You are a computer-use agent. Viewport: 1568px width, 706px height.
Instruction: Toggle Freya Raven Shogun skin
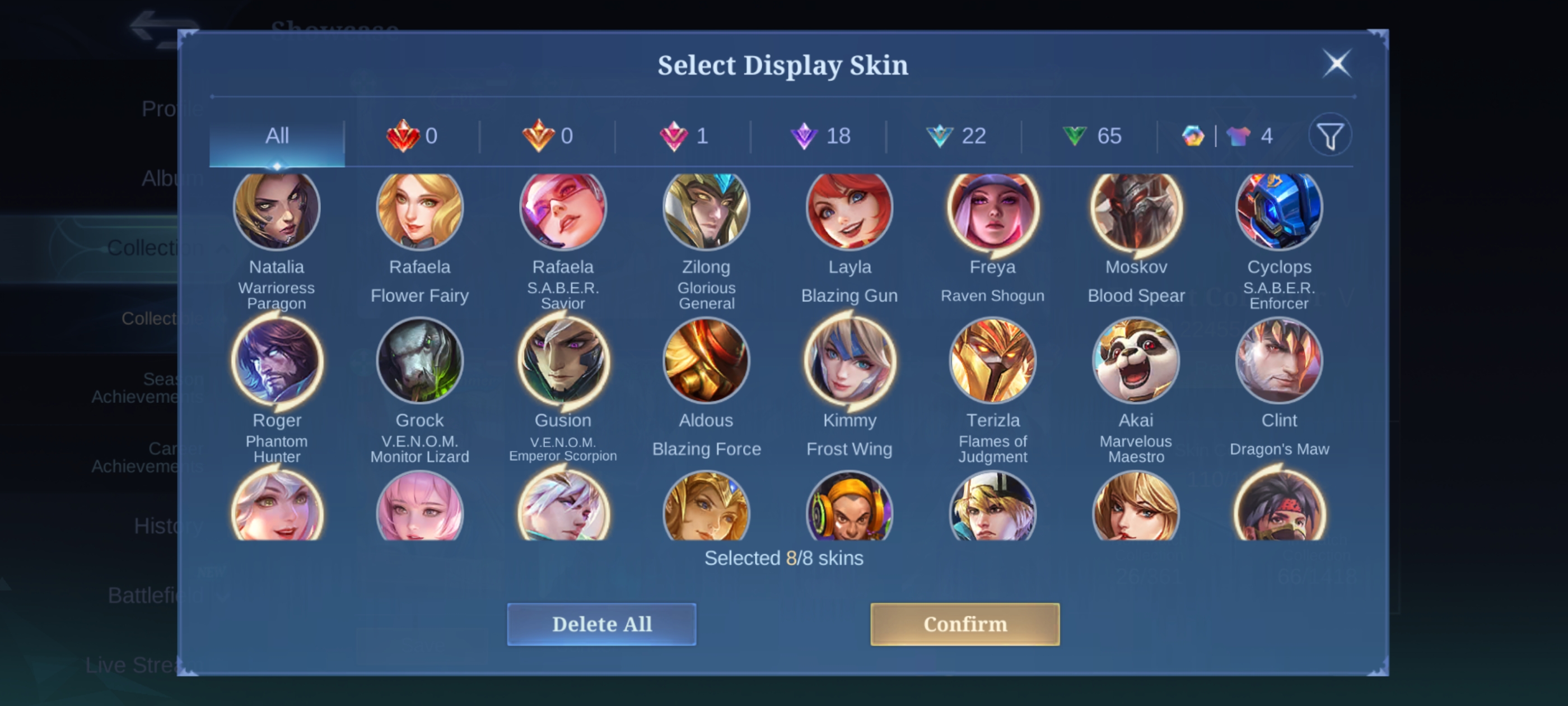click(993, 210)
